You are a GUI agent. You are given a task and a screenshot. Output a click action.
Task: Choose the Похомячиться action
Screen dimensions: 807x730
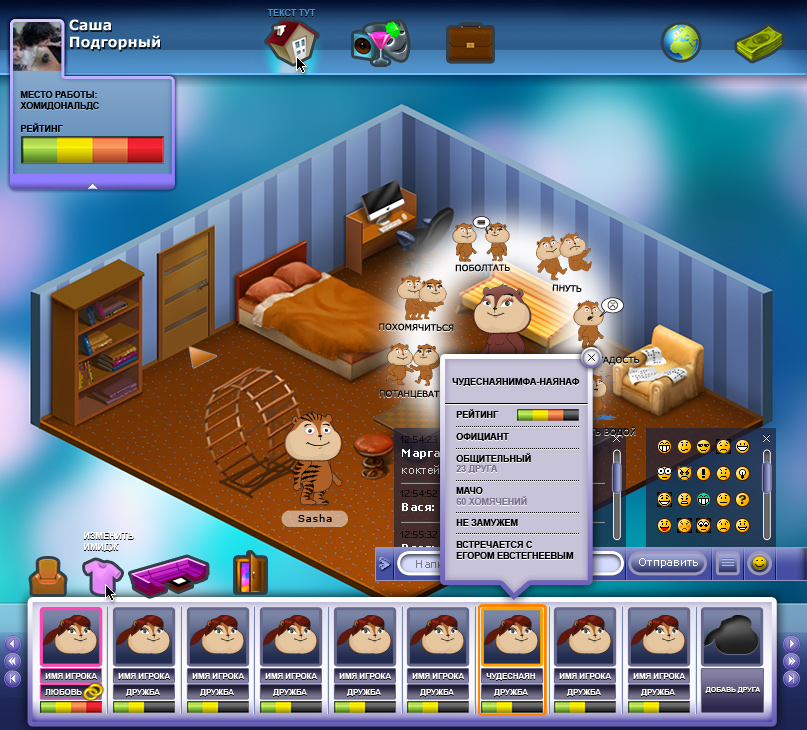click(419, 302)
